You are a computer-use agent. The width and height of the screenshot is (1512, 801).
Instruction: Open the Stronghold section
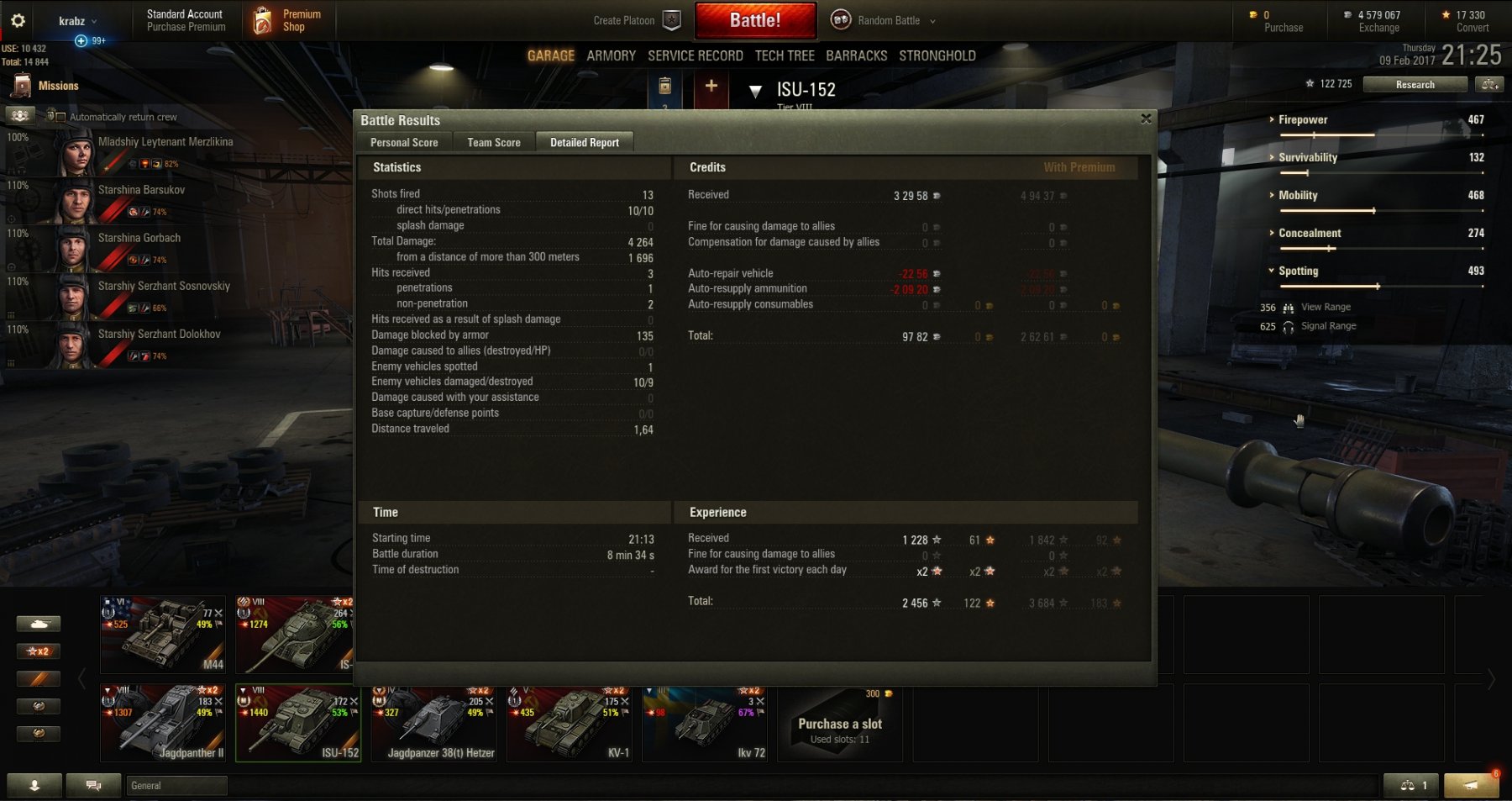coord(937,56)
